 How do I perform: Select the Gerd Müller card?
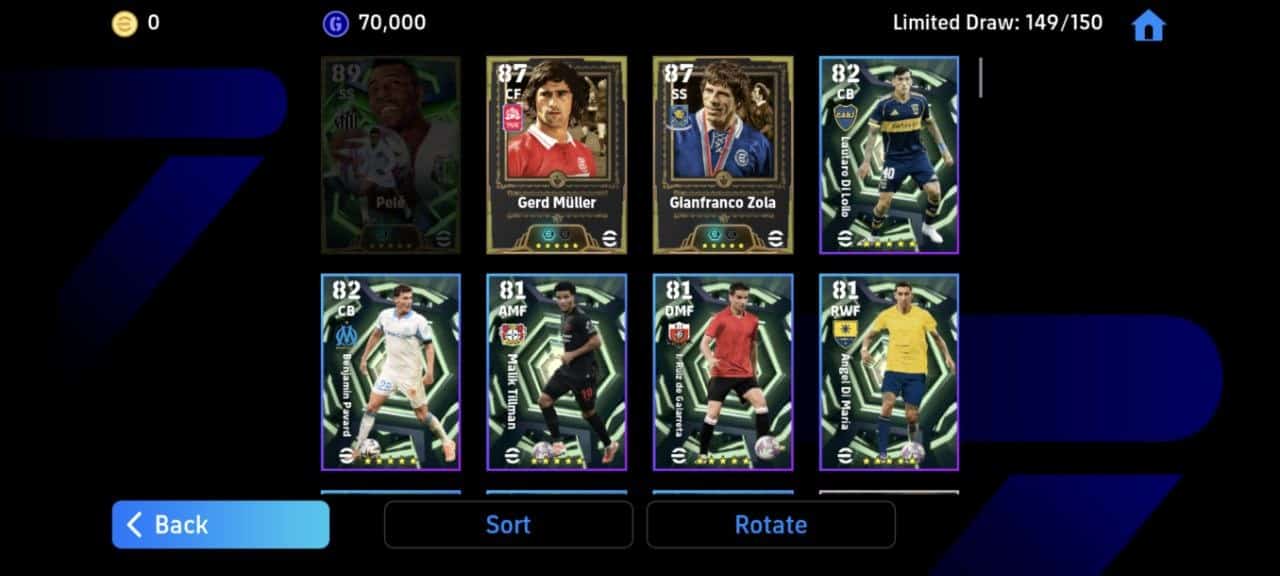pos(556,154)
